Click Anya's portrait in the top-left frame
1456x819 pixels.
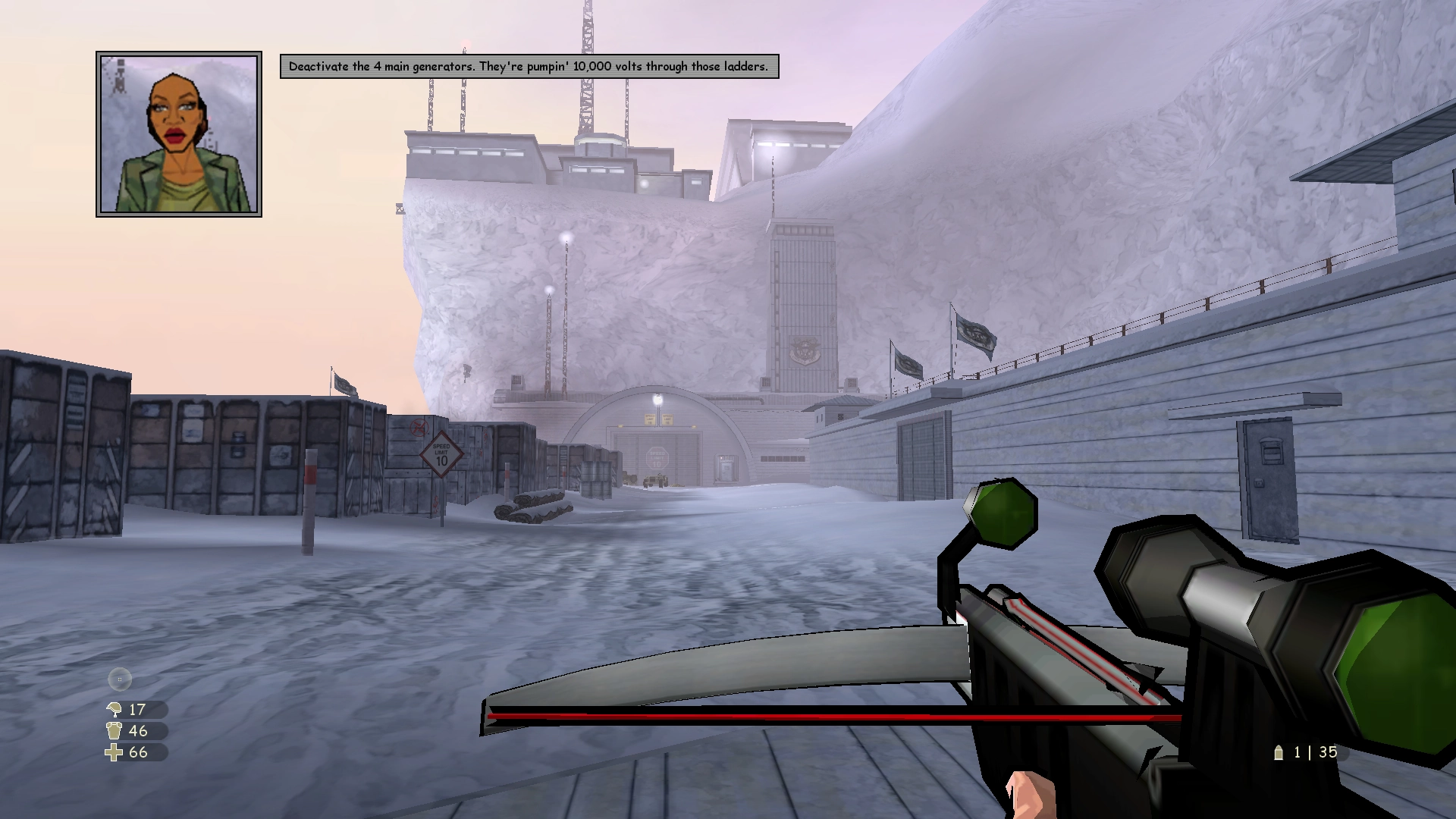pyautogui.click(x=179, y=135)
